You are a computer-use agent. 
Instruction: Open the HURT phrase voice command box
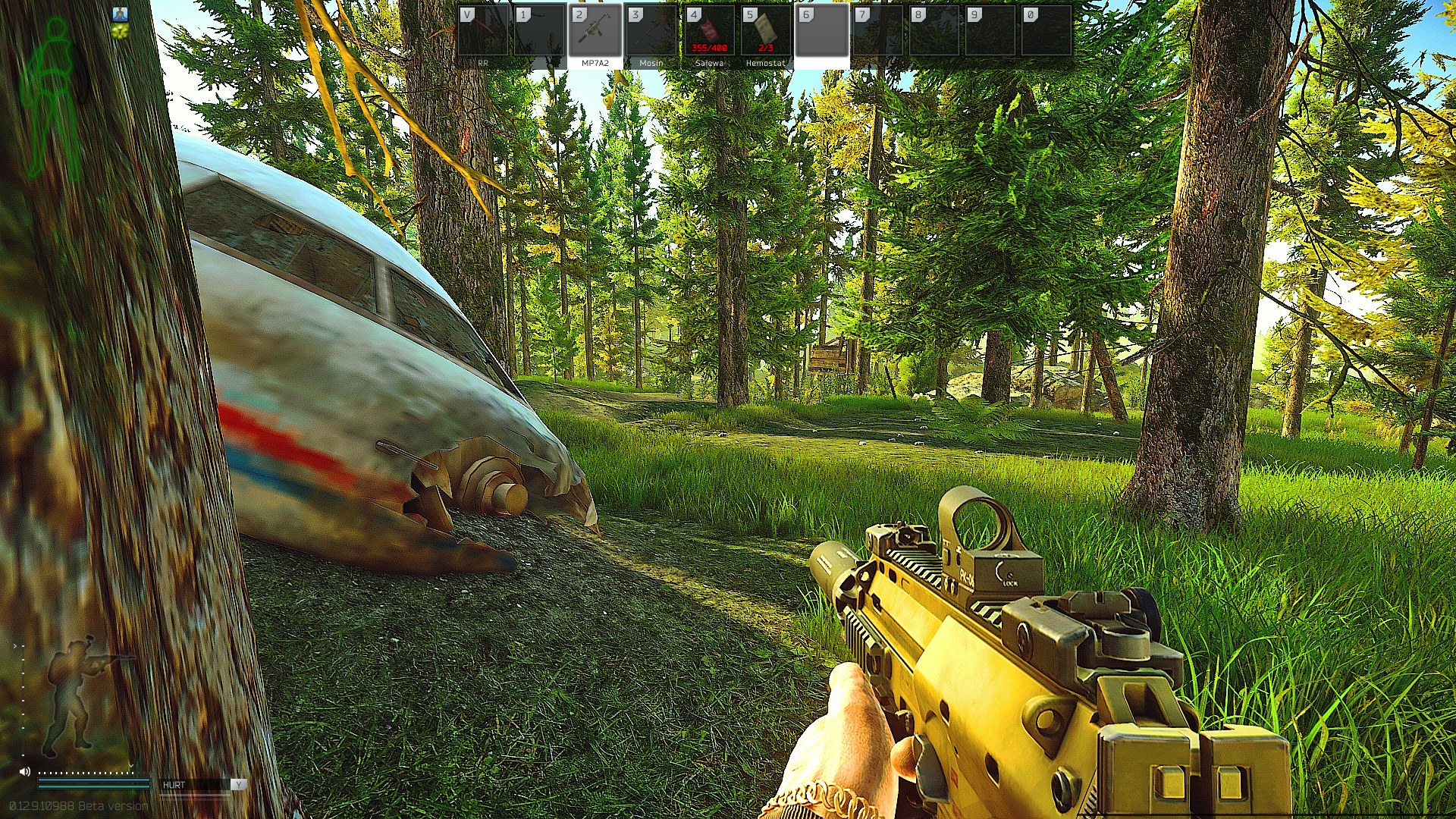(x=194, y=785)
